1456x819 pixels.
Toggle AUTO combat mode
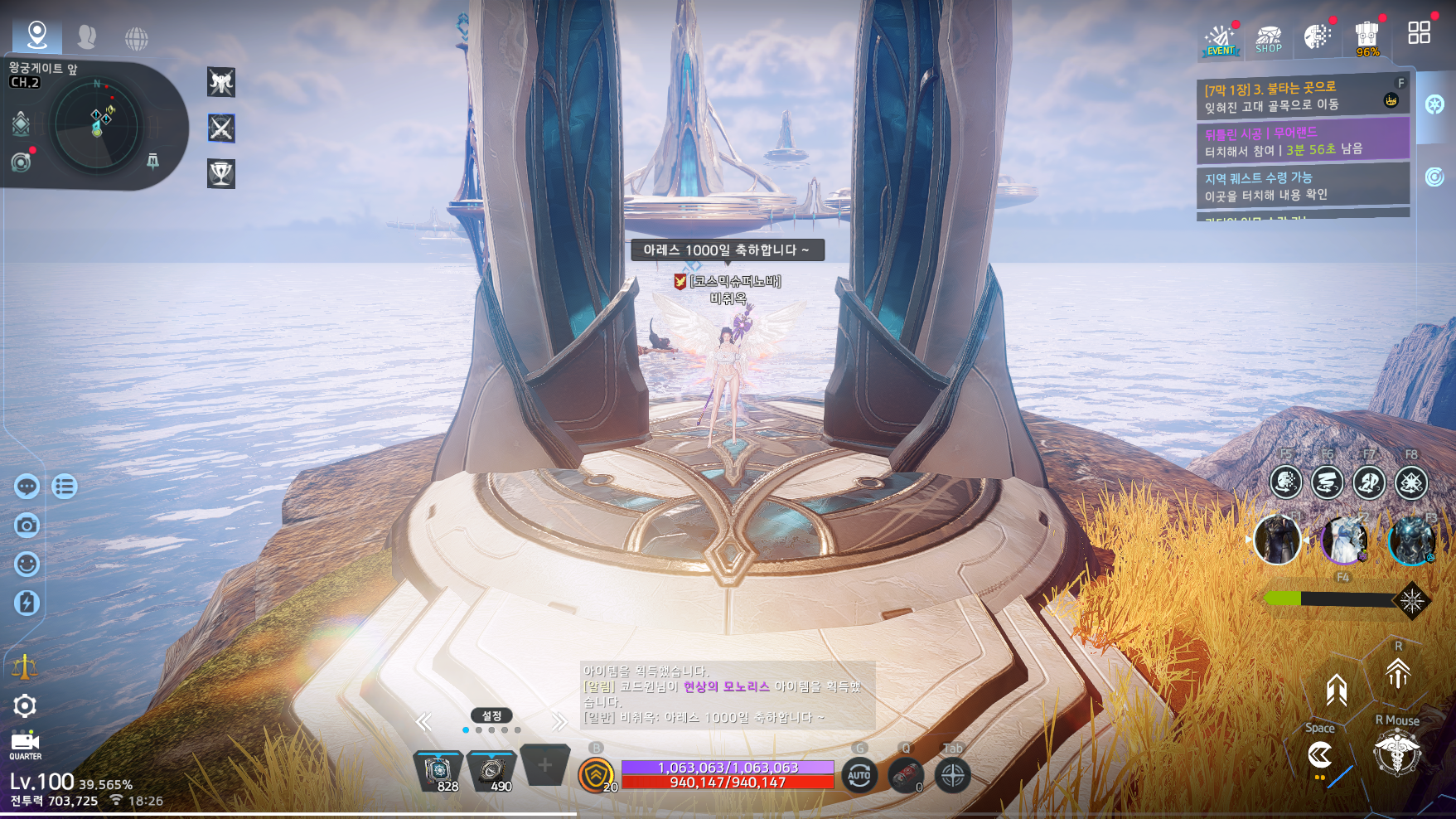pos(859,776)
